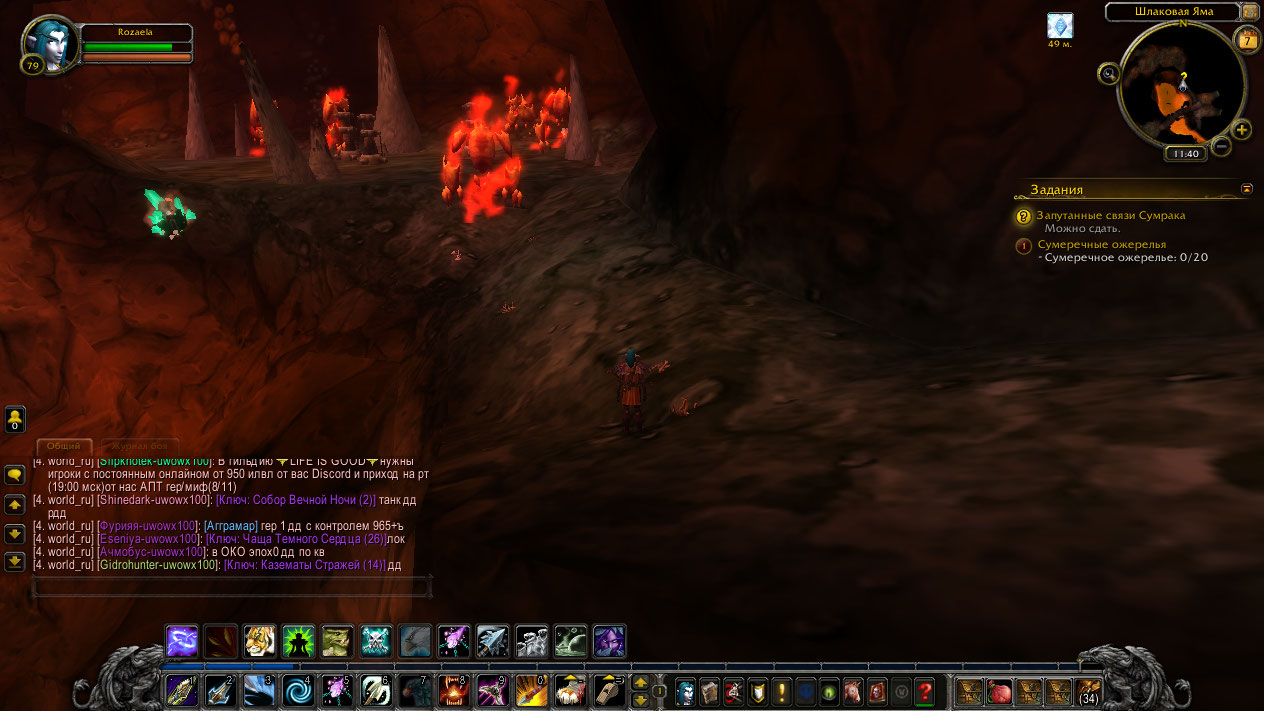The height and width of the screenshot is (711, 1264).
Task: Open the calendar button showing 7
Action: [x=1246, y=40]
